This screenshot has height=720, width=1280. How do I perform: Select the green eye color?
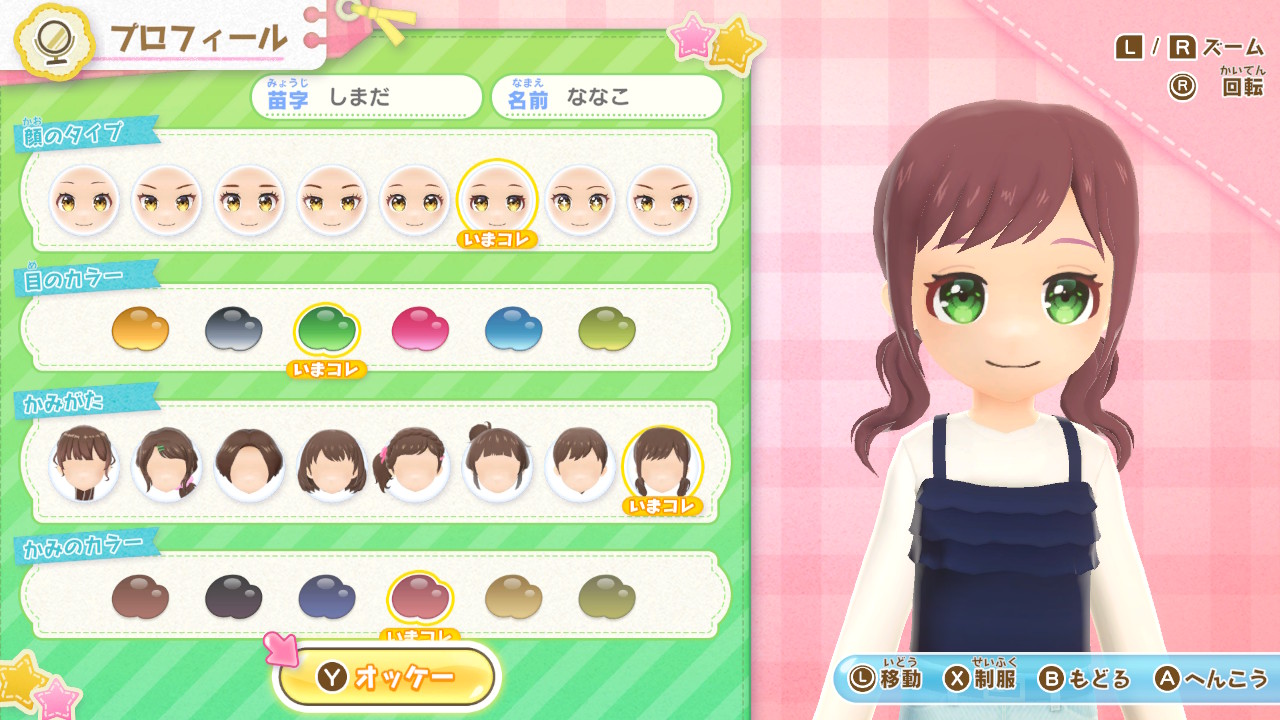pos(327,329)
